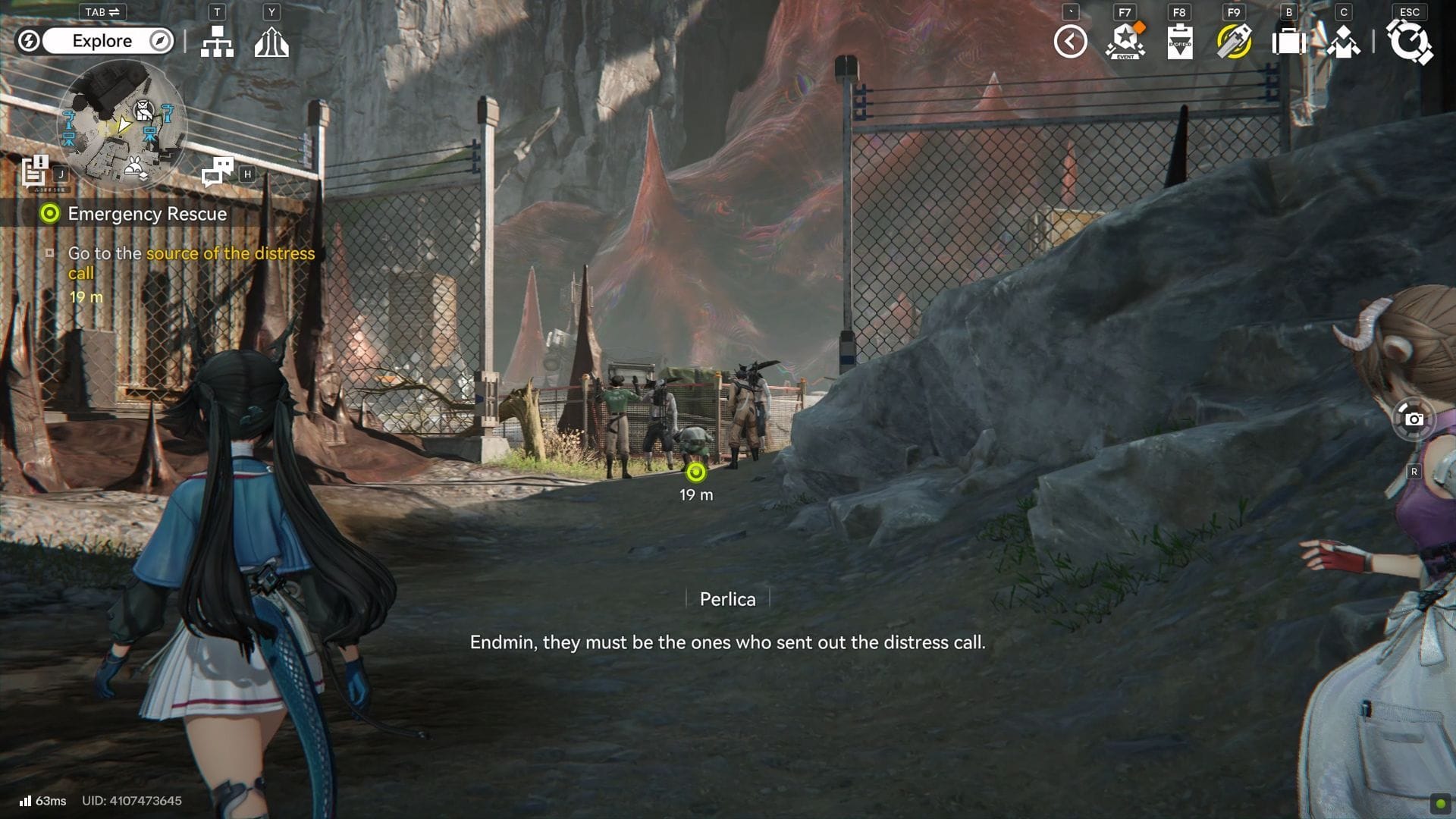The image size is (1456, 819).
Task: Collapse the Emergency Rescue objective entry
Action: coord(49,252)
